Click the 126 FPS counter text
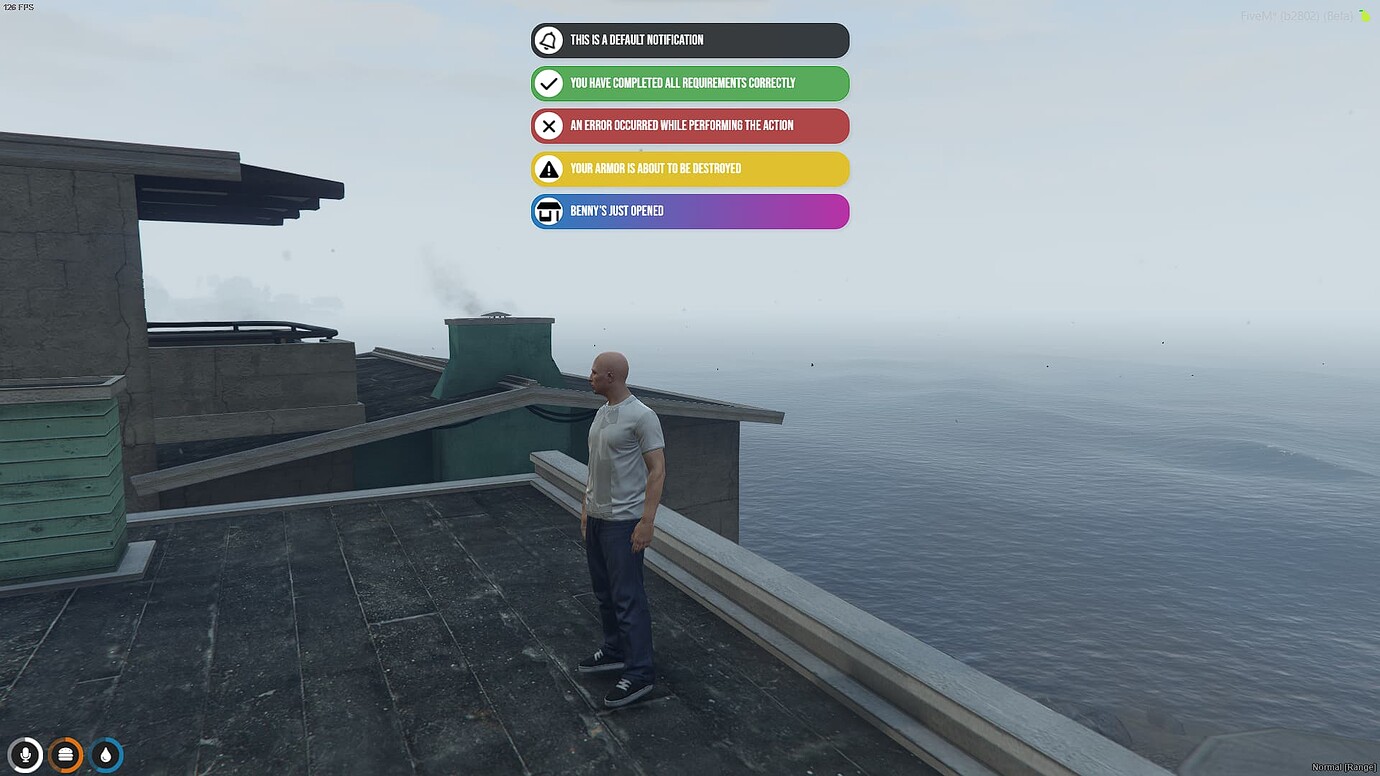 click(18, 6)
